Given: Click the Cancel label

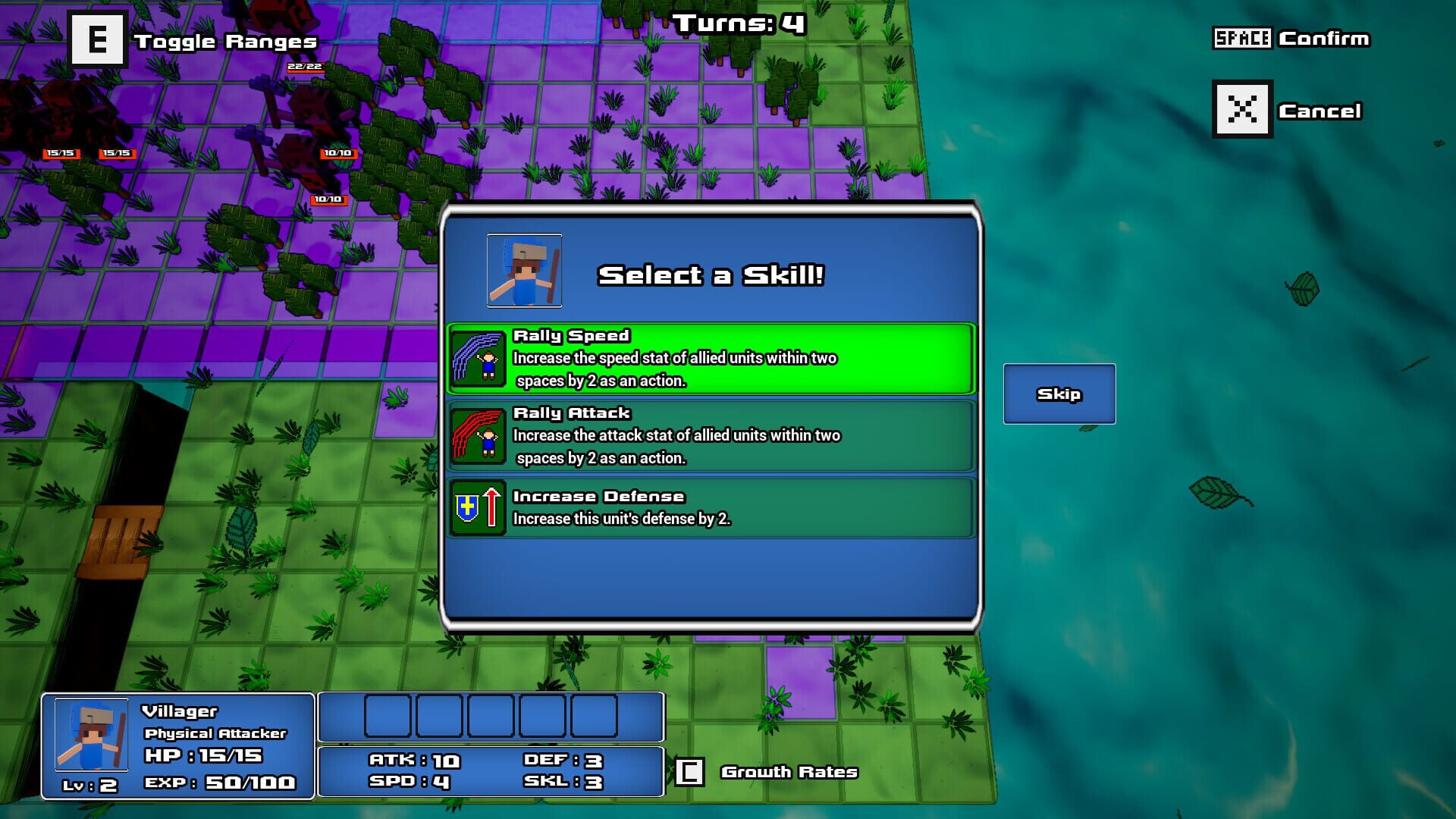Looking at the screenshot, I should [1319, 109].
